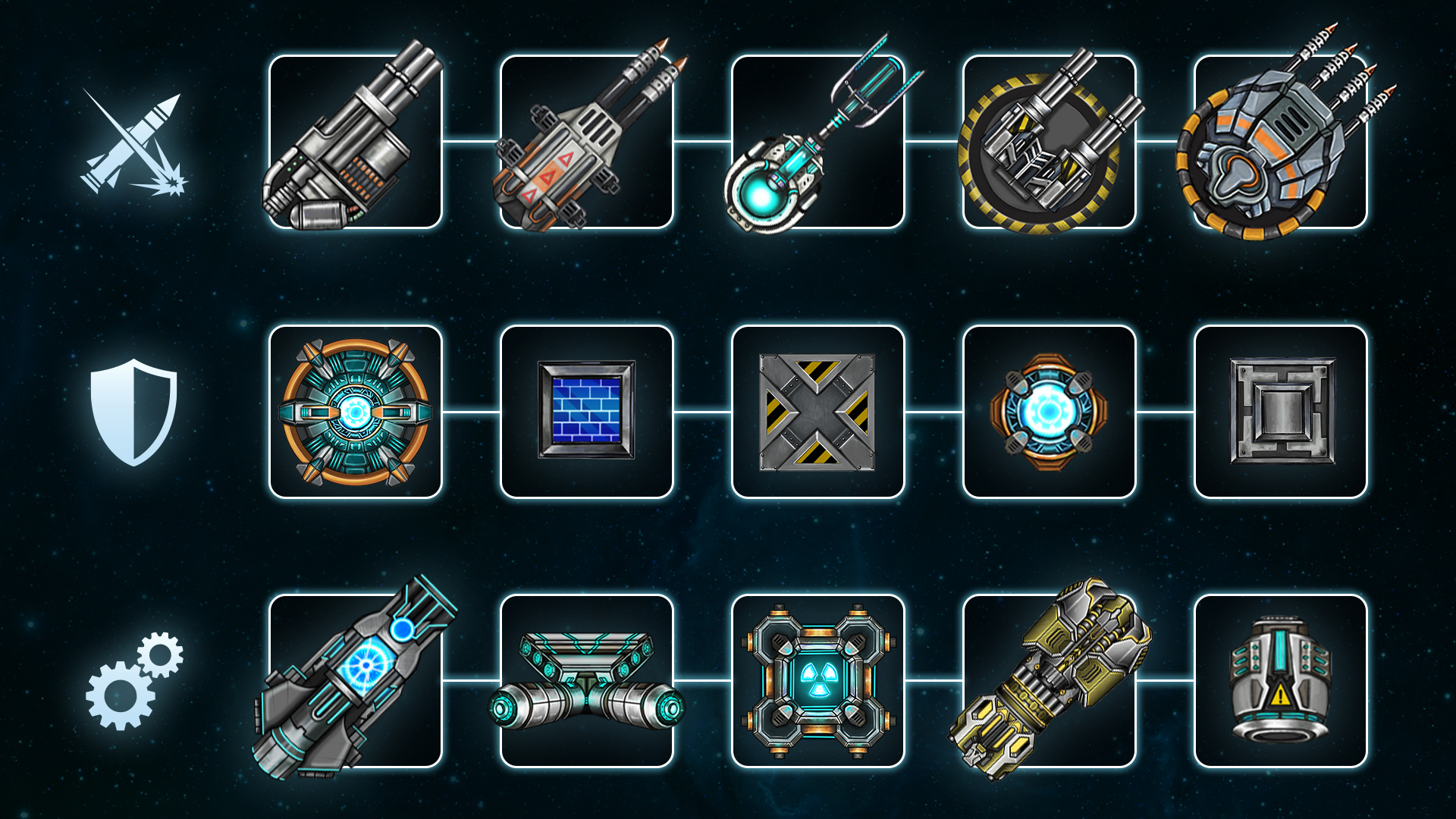This screenshot has width=1456, height=819.
Task: Open the weapons category icon
Action: pyautogui.click(x=134, y=143)
